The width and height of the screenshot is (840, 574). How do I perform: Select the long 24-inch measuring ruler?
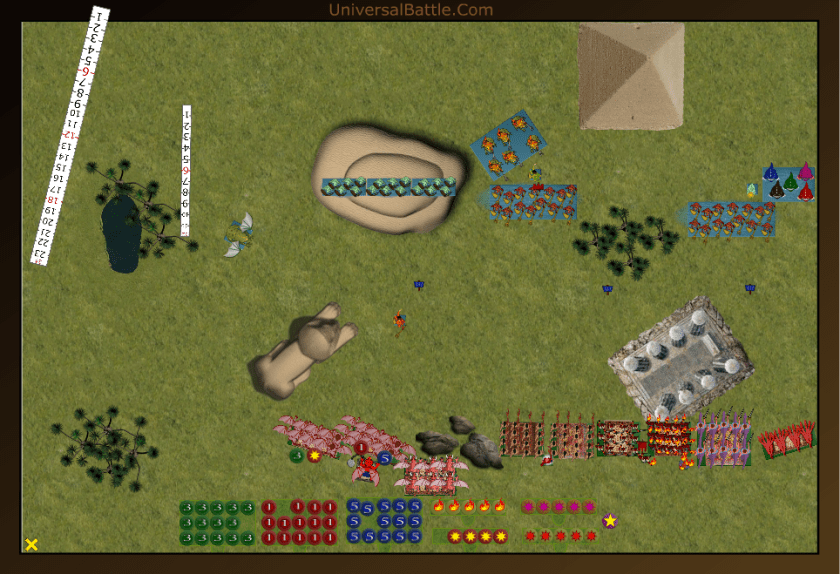click(x=69, y=136)
